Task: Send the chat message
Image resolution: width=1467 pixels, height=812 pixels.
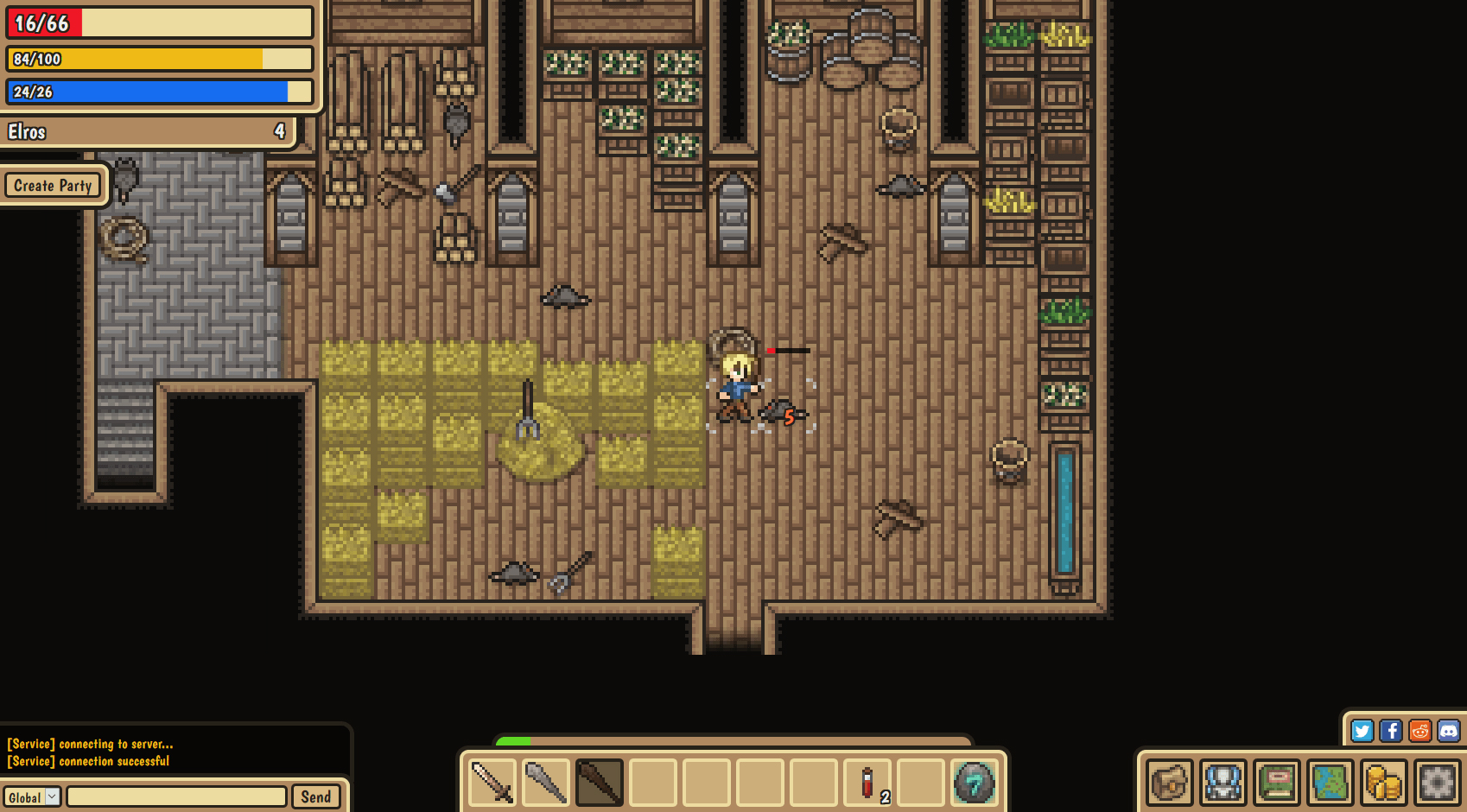Action: (x=316, y=796)
